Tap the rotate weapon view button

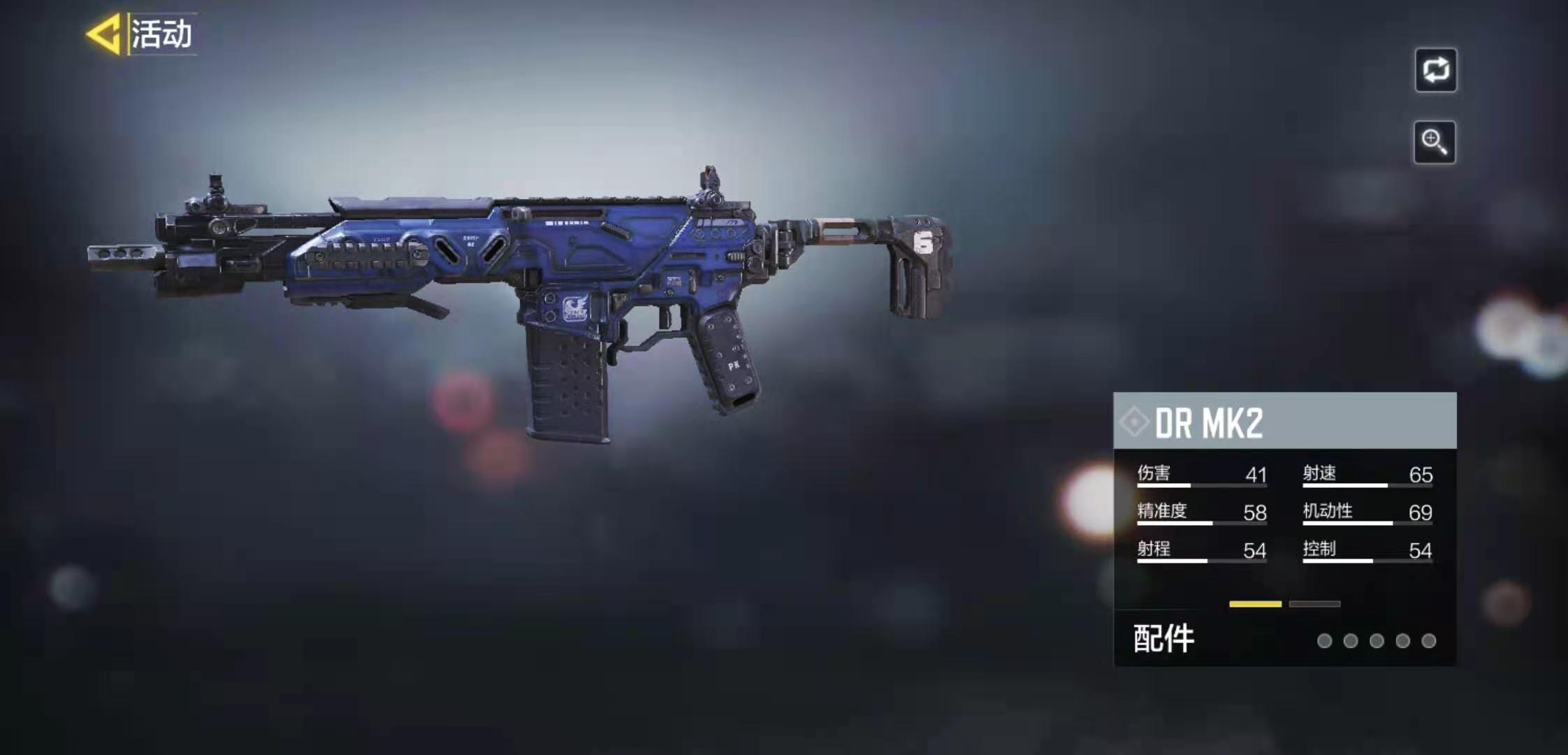(x=1435, y=70)
